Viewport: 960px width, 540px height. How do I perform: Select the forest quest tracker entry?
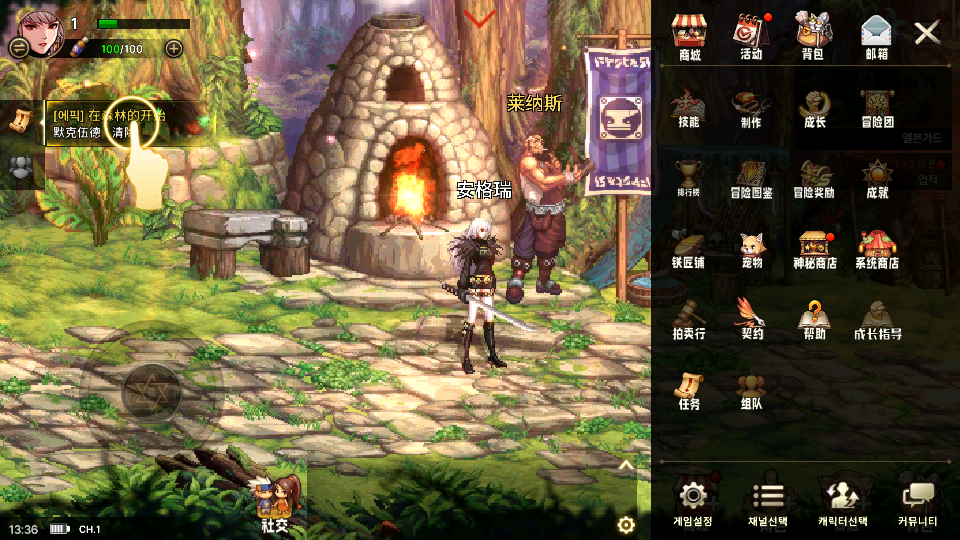click(x=110, y=123)
